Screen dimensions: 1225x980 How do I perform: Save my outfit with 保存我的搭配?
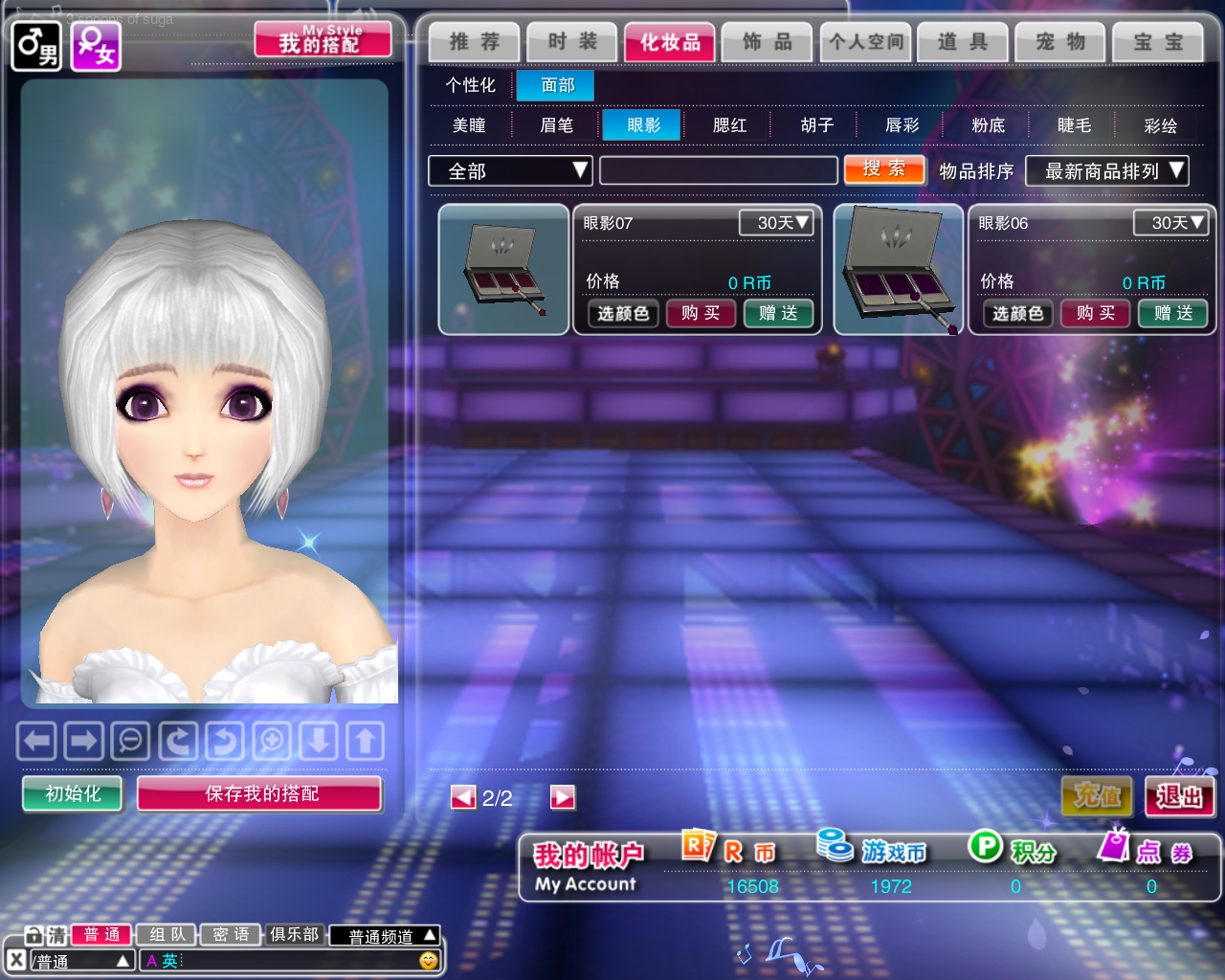coord(260,793)
